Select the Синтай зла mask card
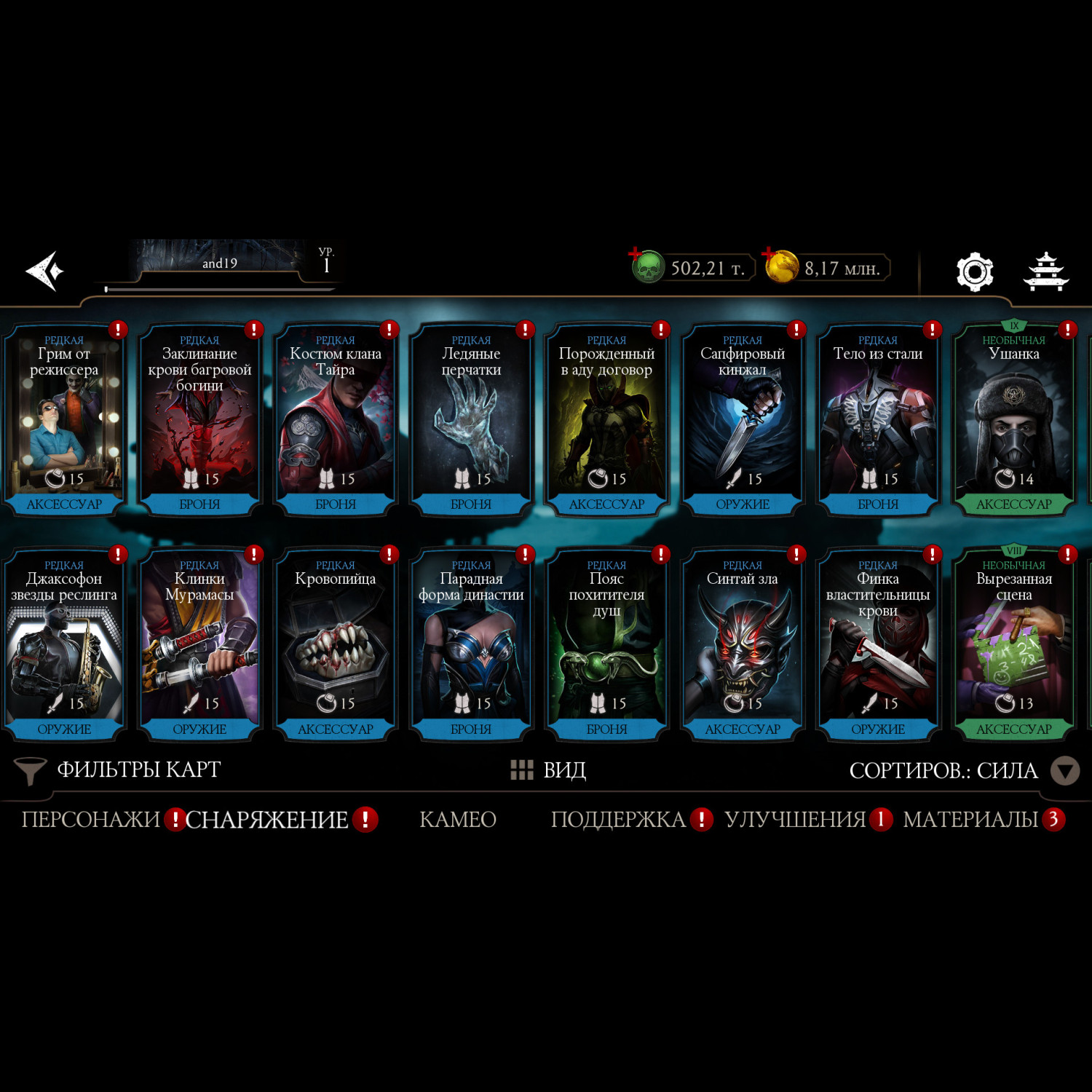This screenshot has height=1092, width=1092. click(x=743, y=645)
